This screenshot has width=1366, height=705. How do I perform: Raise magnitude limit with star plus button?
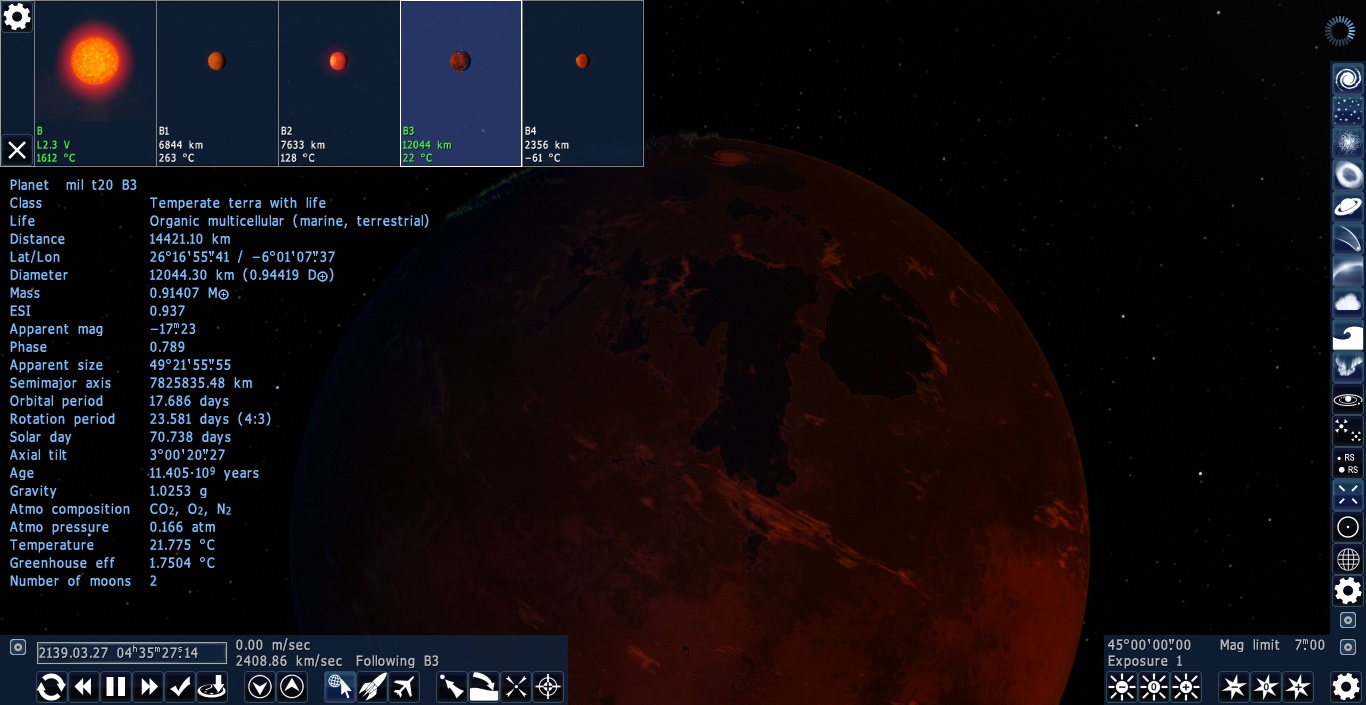(x=1298, y=687)
